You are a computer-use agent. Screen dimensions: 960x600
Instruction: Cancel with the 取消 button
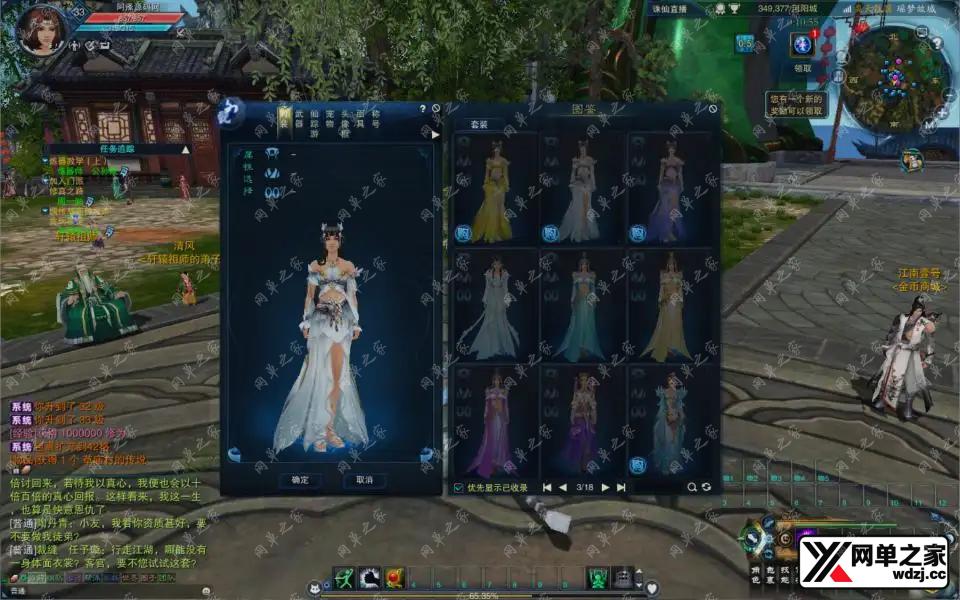click(x=364, y=480)
